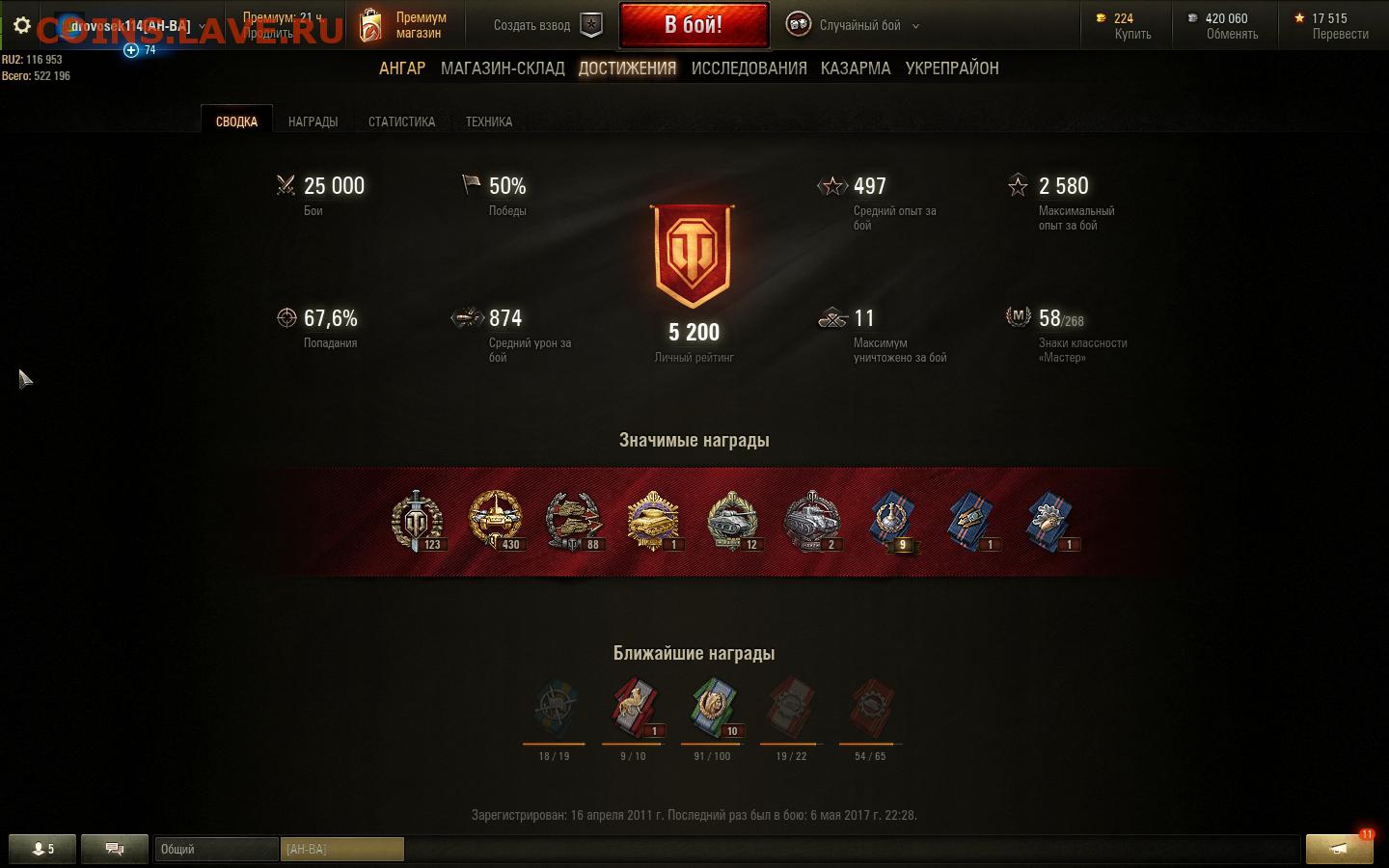Viewport: 1389px width, 868px height.
Task: Go to the Ангар section
Action: pos(402,68)
